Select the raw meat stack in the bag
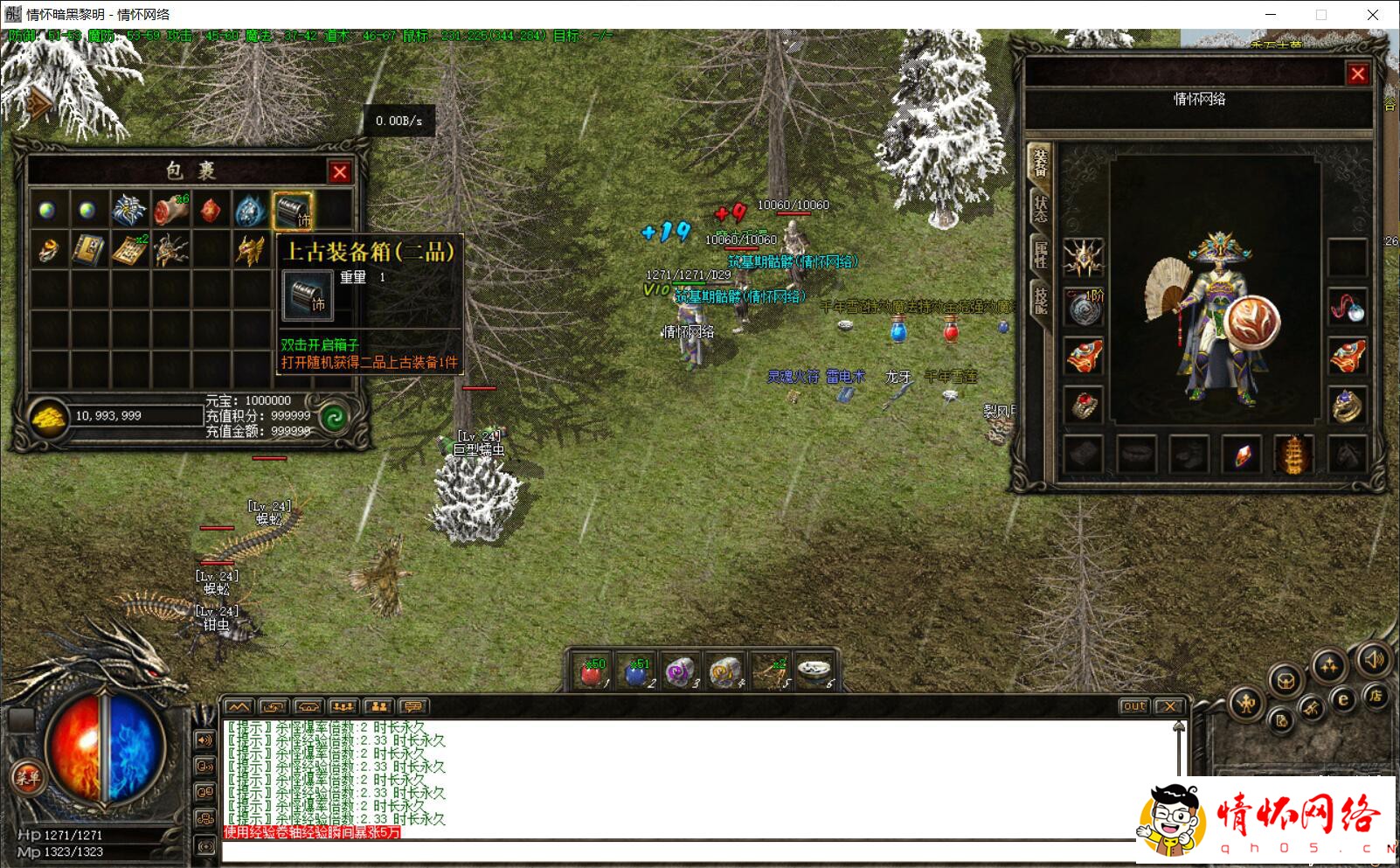This screenshot has width=1400, height=868. point(170,210)
